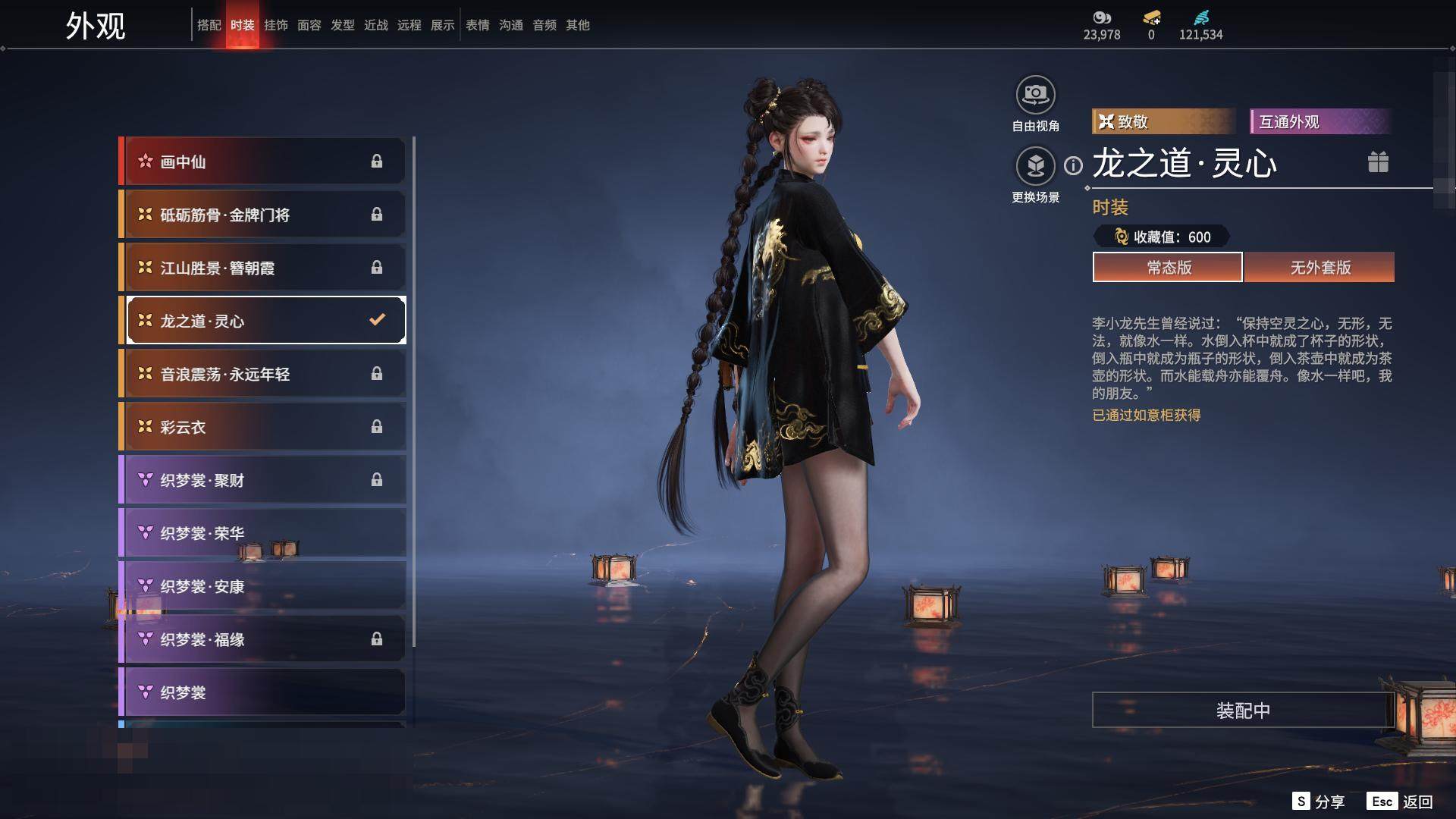Viewport: 1456px width, 819px height.
Task: Open the gift box icon
Action: [1378, 162]
